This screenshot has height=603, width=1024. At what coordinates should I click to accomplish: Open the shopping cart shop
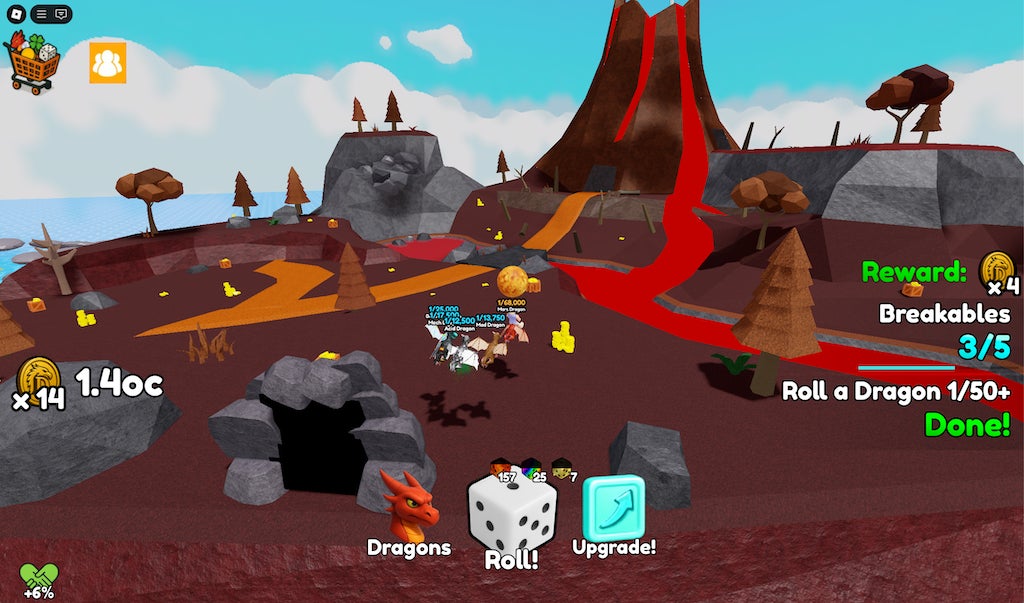tap(32, 62)
